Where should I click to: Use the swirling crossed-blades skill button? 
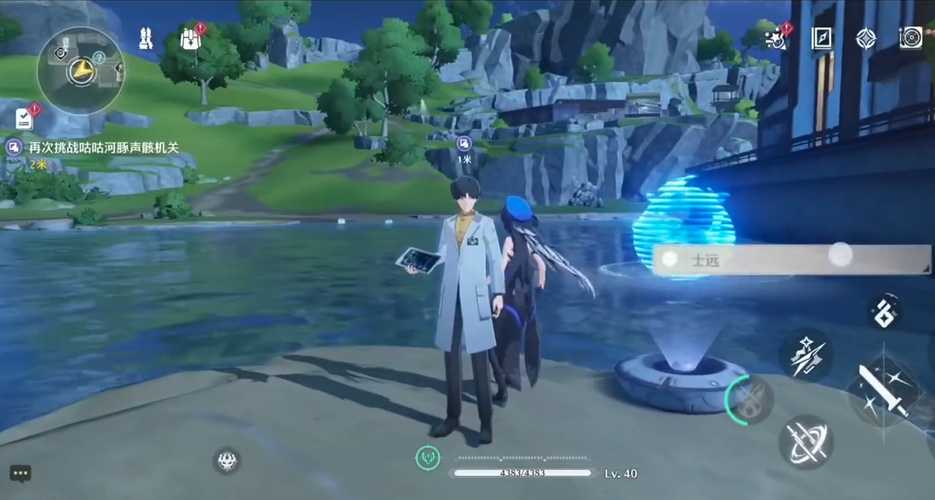click(806, 441)
